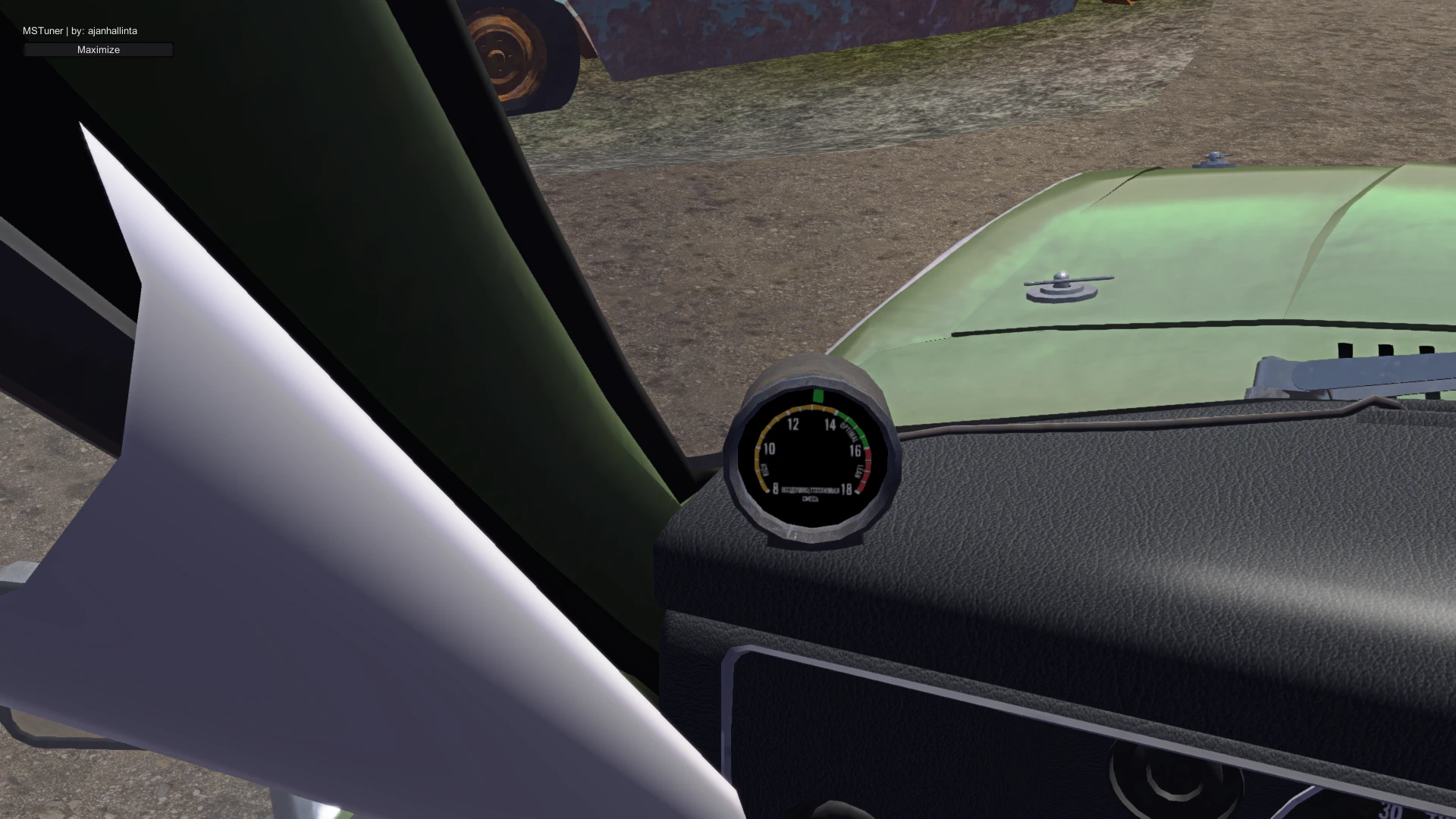Click the OPTIMAL label on the gauge face
Viewport: 1456px width, 819px height.
coord(849,431)
